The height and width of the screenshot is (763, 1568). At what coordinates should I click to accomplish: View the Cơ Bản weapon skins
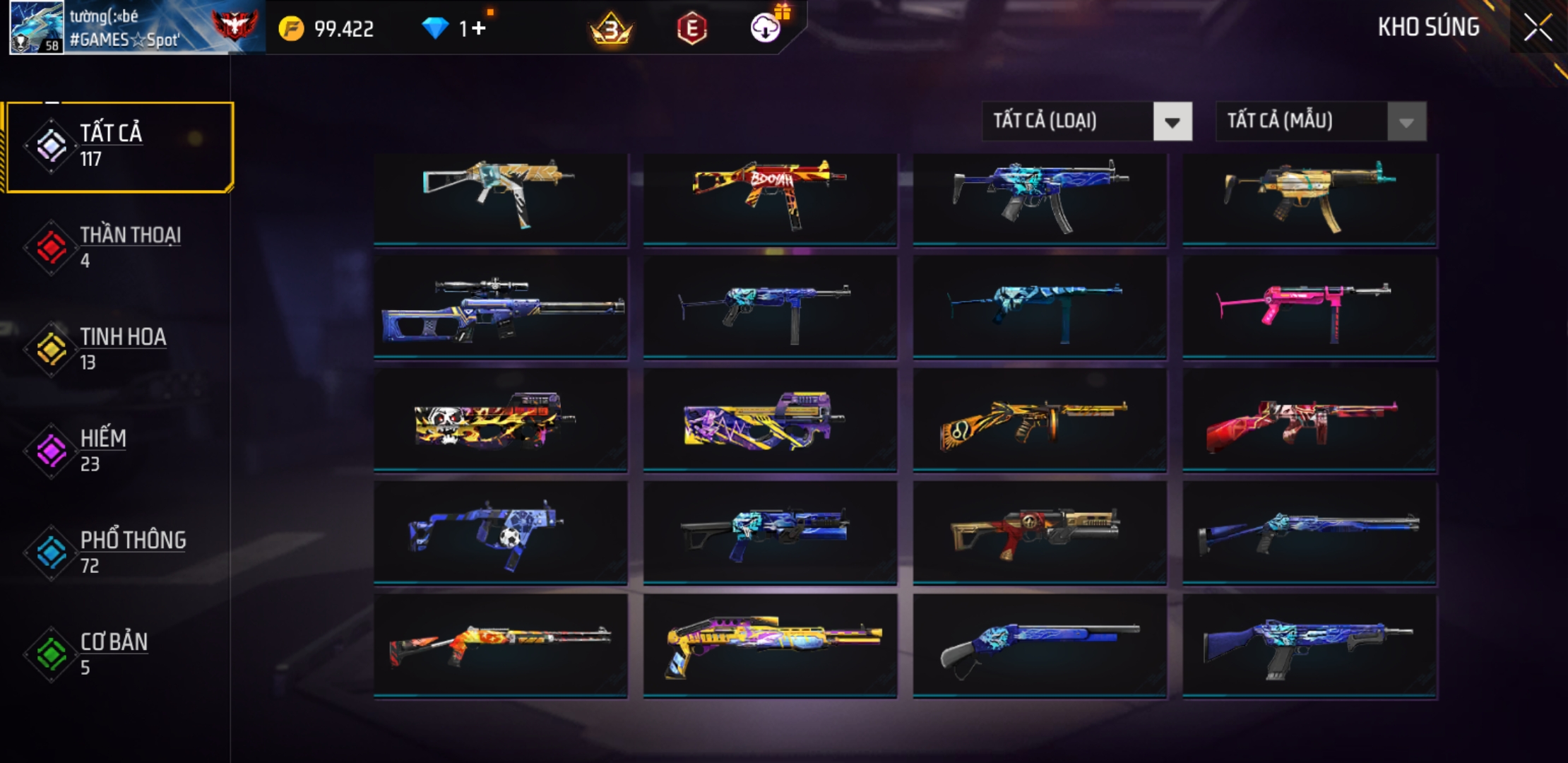pyautogui.click(x=120, y=654)
